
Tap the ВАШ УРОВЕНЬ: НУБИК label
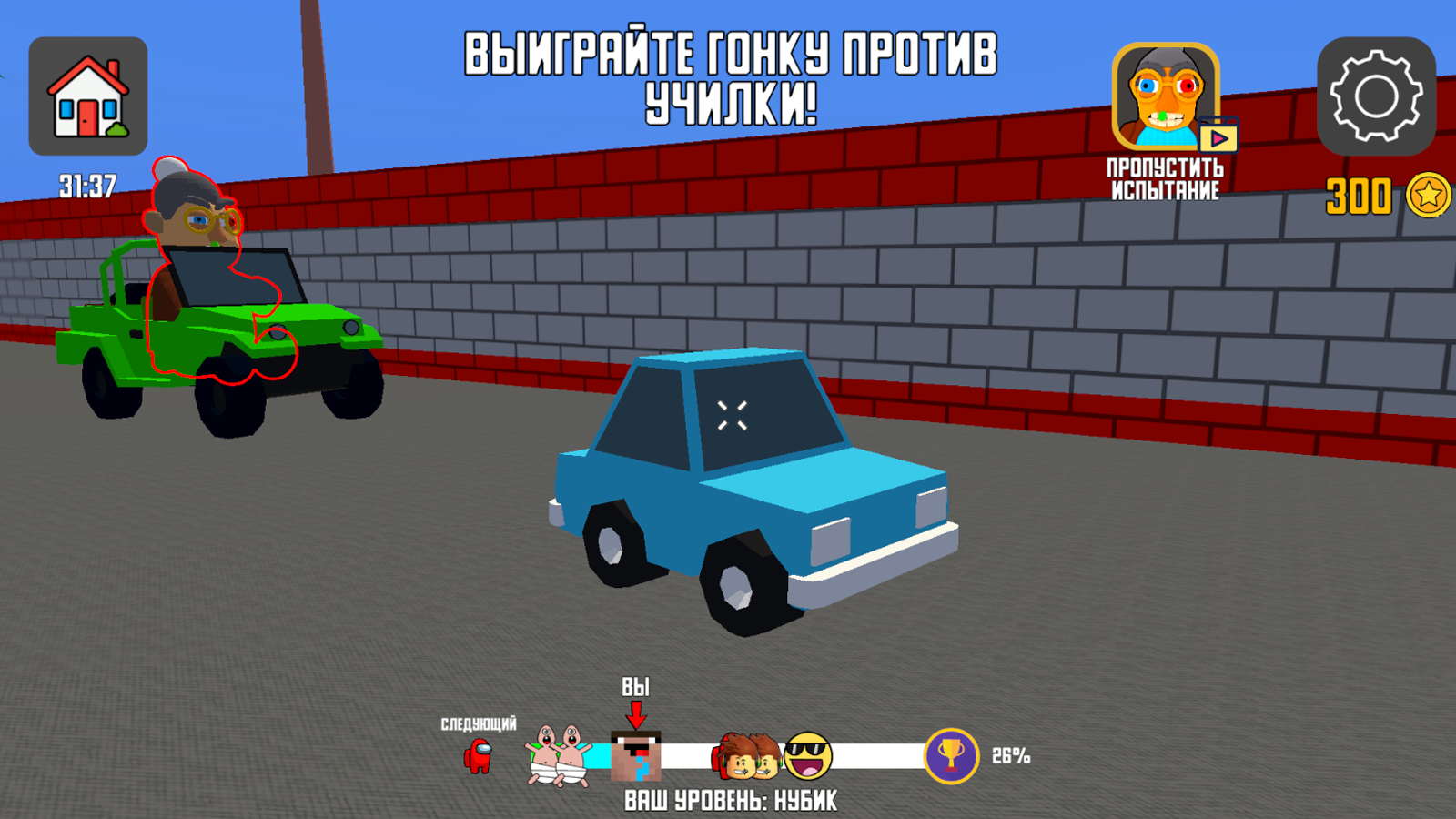731,801
